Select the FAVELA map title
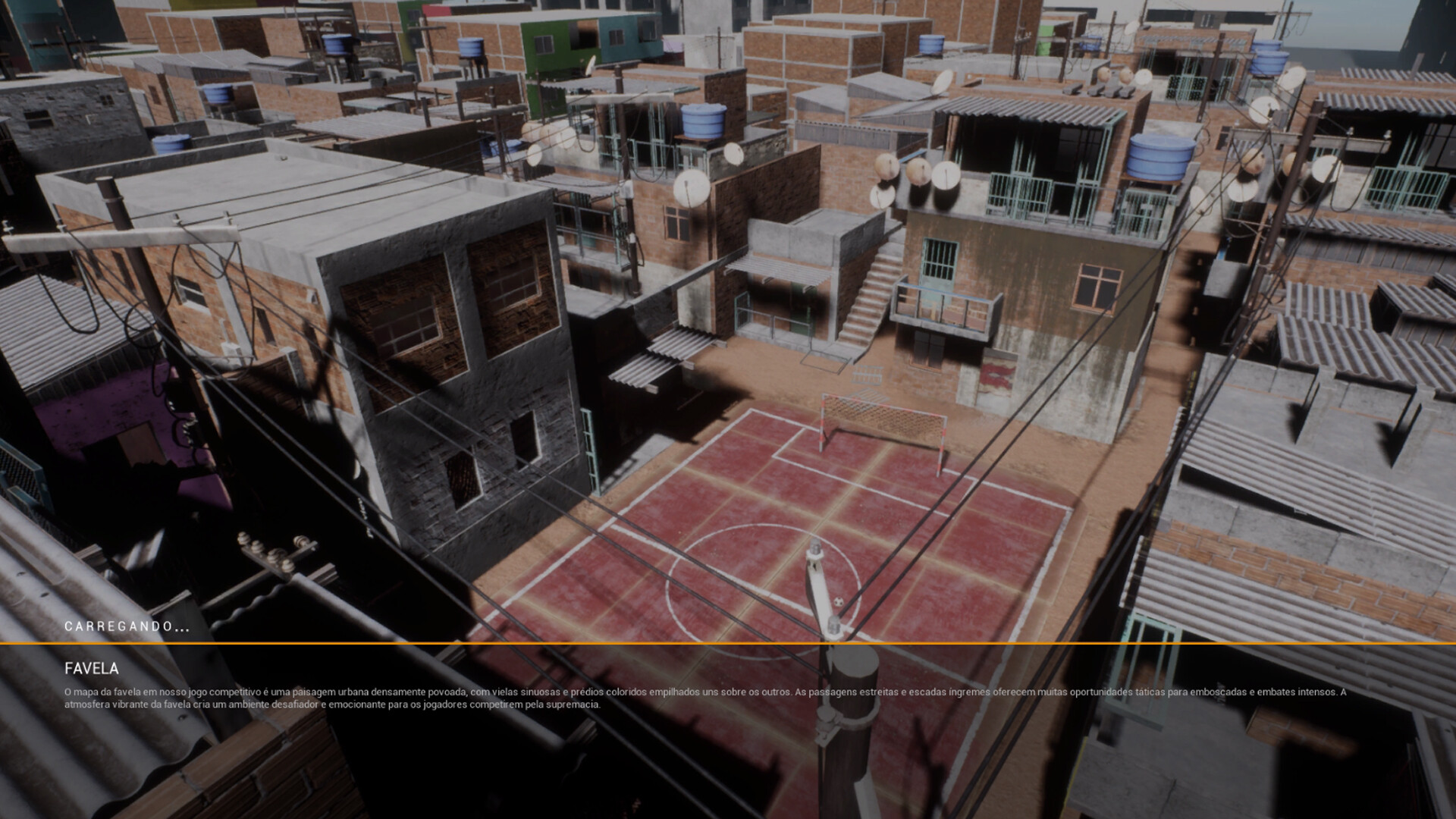This screenshot has width=1456, height=819. (x=90, y=670)
